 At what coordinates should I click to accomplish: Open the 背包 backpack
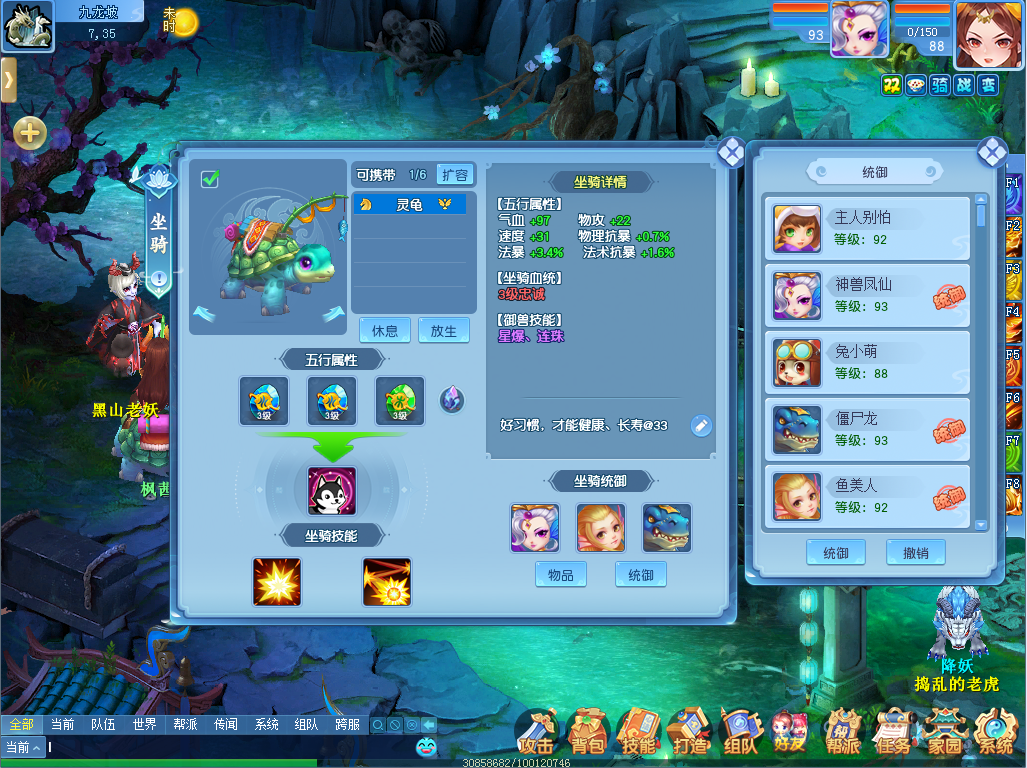tap(588, 735)
